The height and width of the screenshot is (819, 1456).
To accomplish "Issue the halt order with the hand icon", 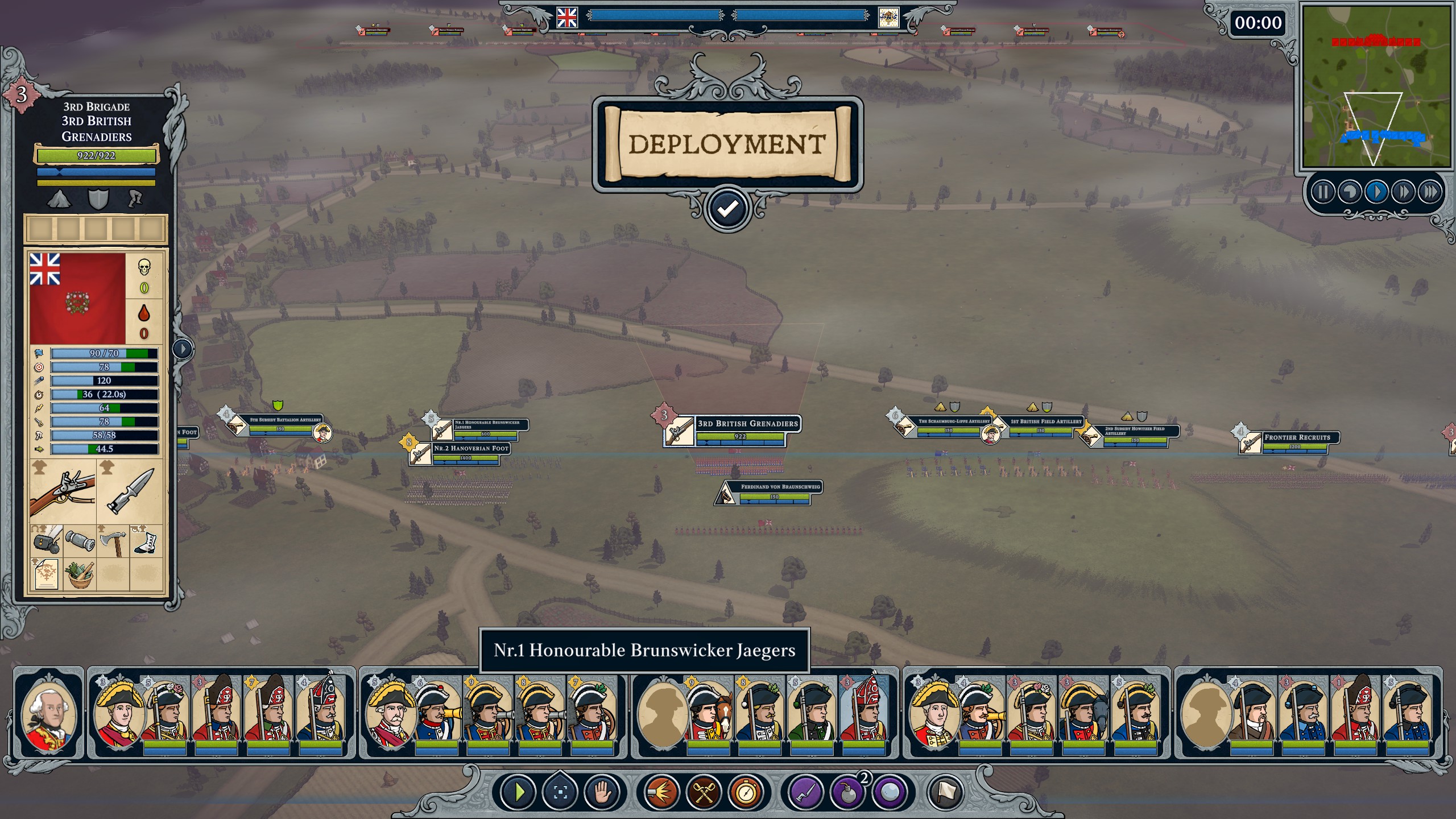I will point(602,792).
